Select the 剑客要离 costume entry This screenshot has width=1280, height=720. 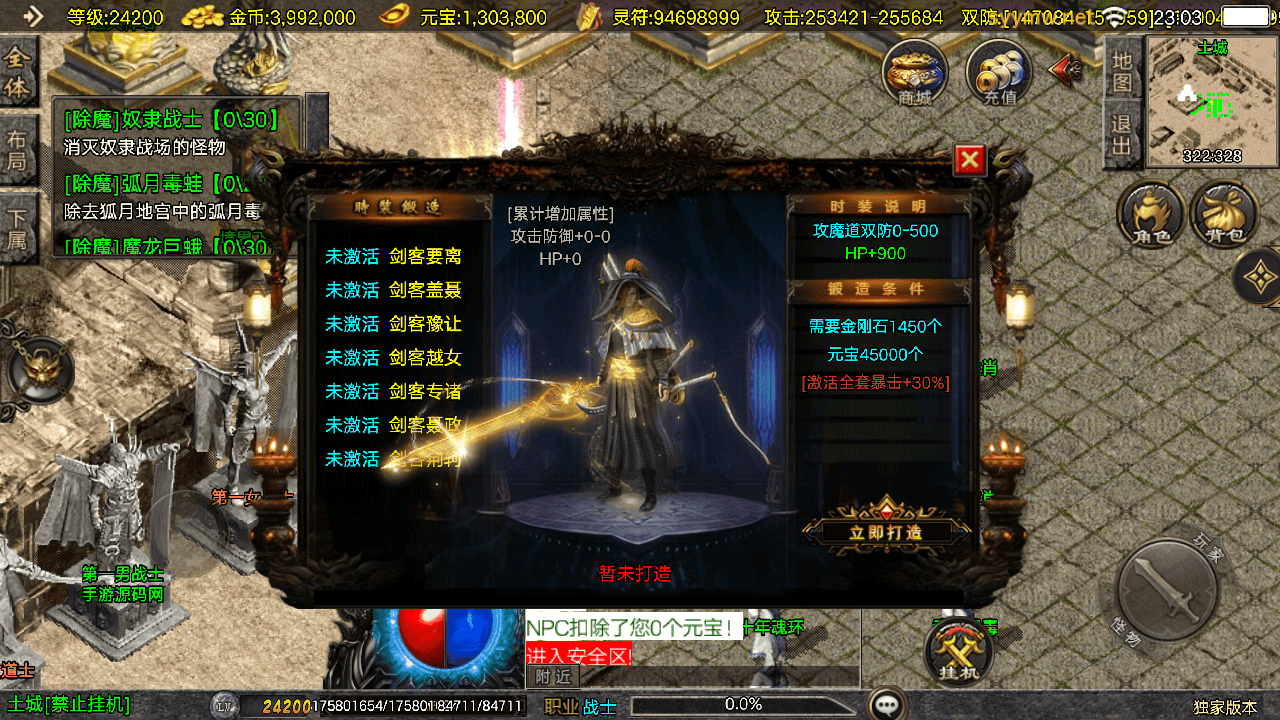click(x=394, y=256)
